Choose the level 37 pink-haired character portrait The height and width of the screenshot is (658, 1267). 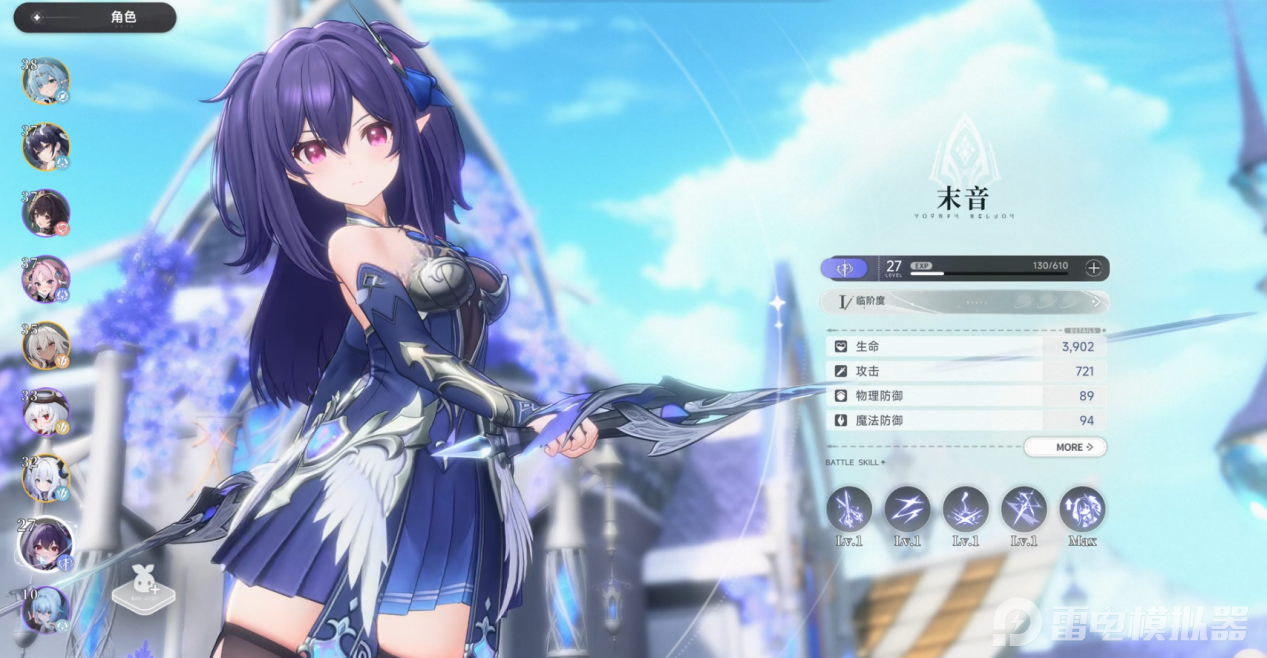click(46, 279)
